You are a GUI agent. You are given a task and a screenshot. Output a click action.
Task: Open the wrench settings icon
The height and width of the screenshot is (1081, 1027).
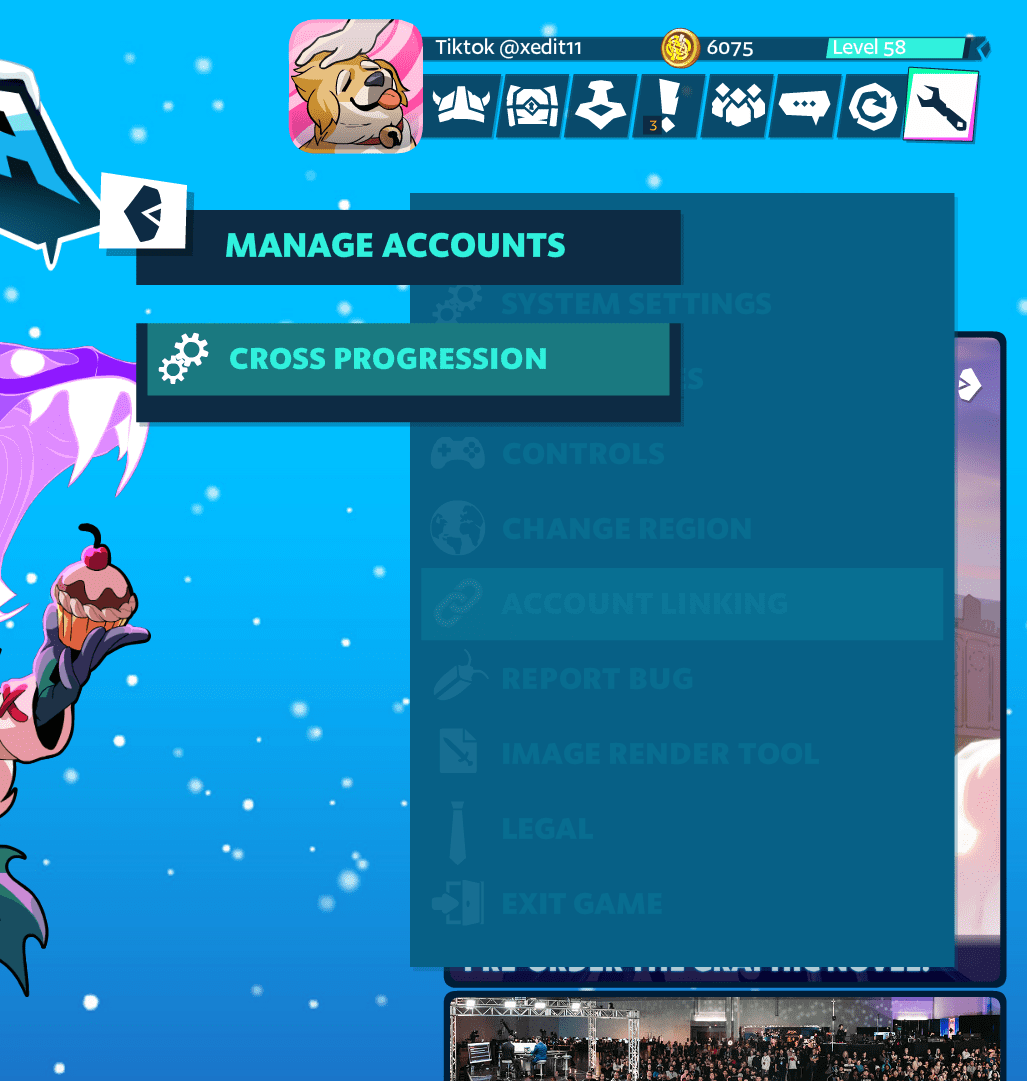(x=940, y=105)
